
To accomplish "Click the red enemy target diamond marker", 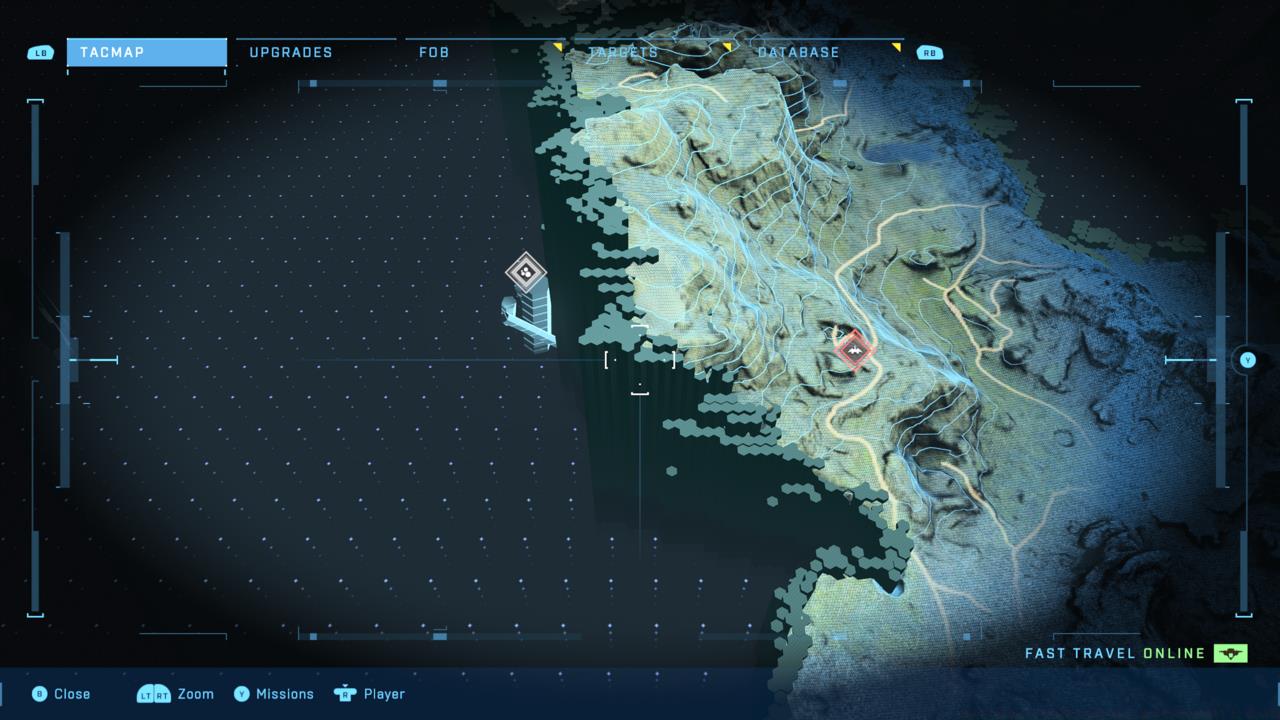I will tap(853, 352).
